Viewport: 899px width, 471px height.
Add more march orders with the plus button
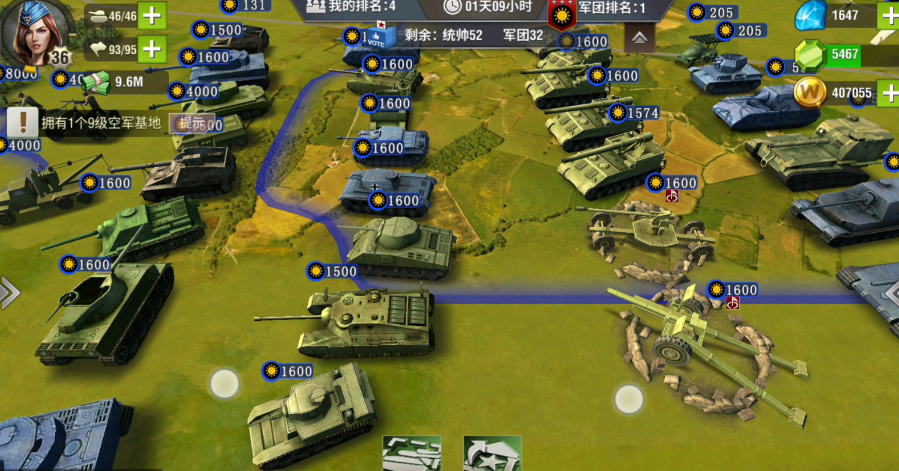(x=152, y=48)
